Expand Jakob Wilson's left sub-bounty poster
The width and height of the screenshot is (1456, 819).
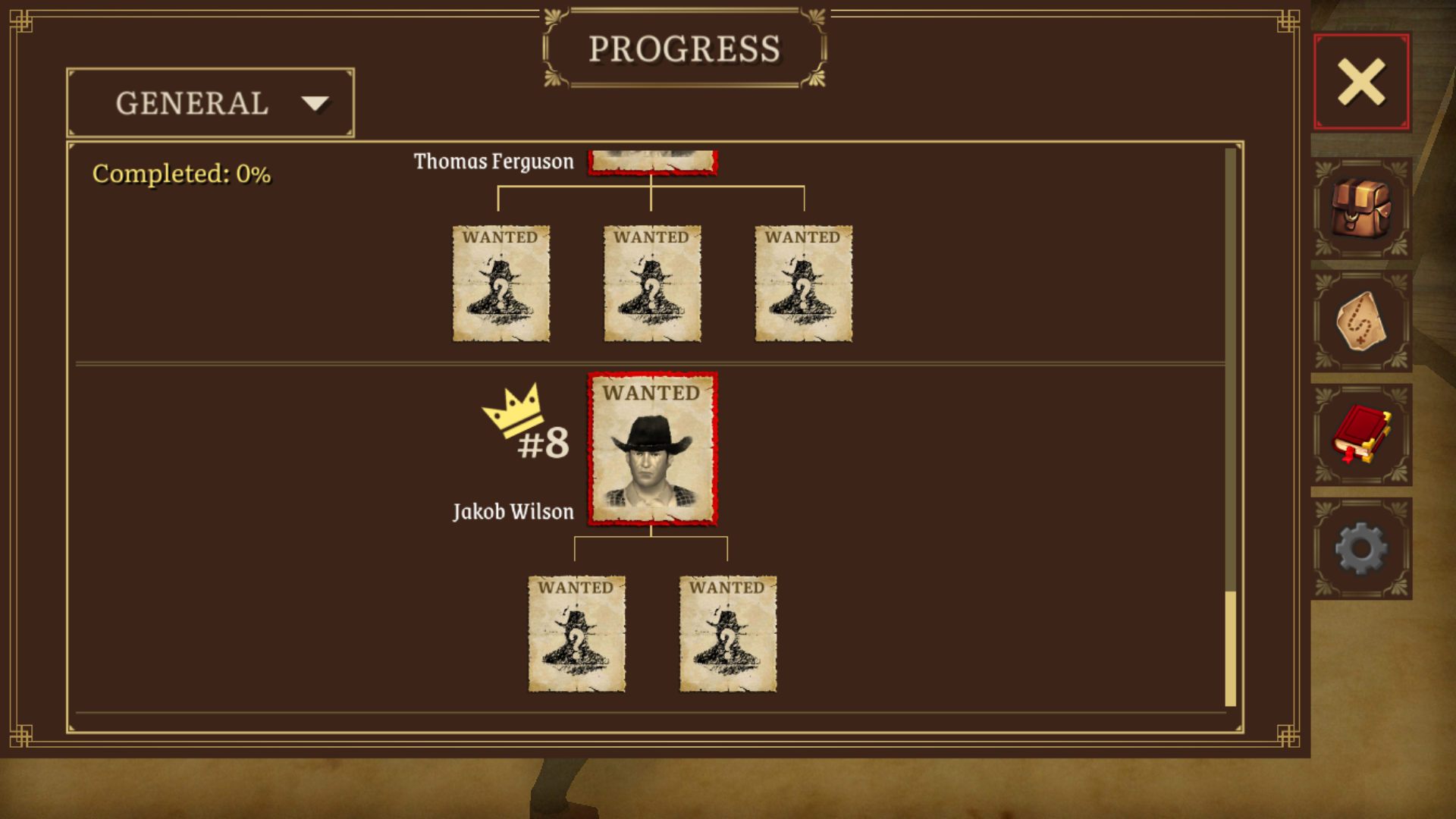tap(577, 633)
